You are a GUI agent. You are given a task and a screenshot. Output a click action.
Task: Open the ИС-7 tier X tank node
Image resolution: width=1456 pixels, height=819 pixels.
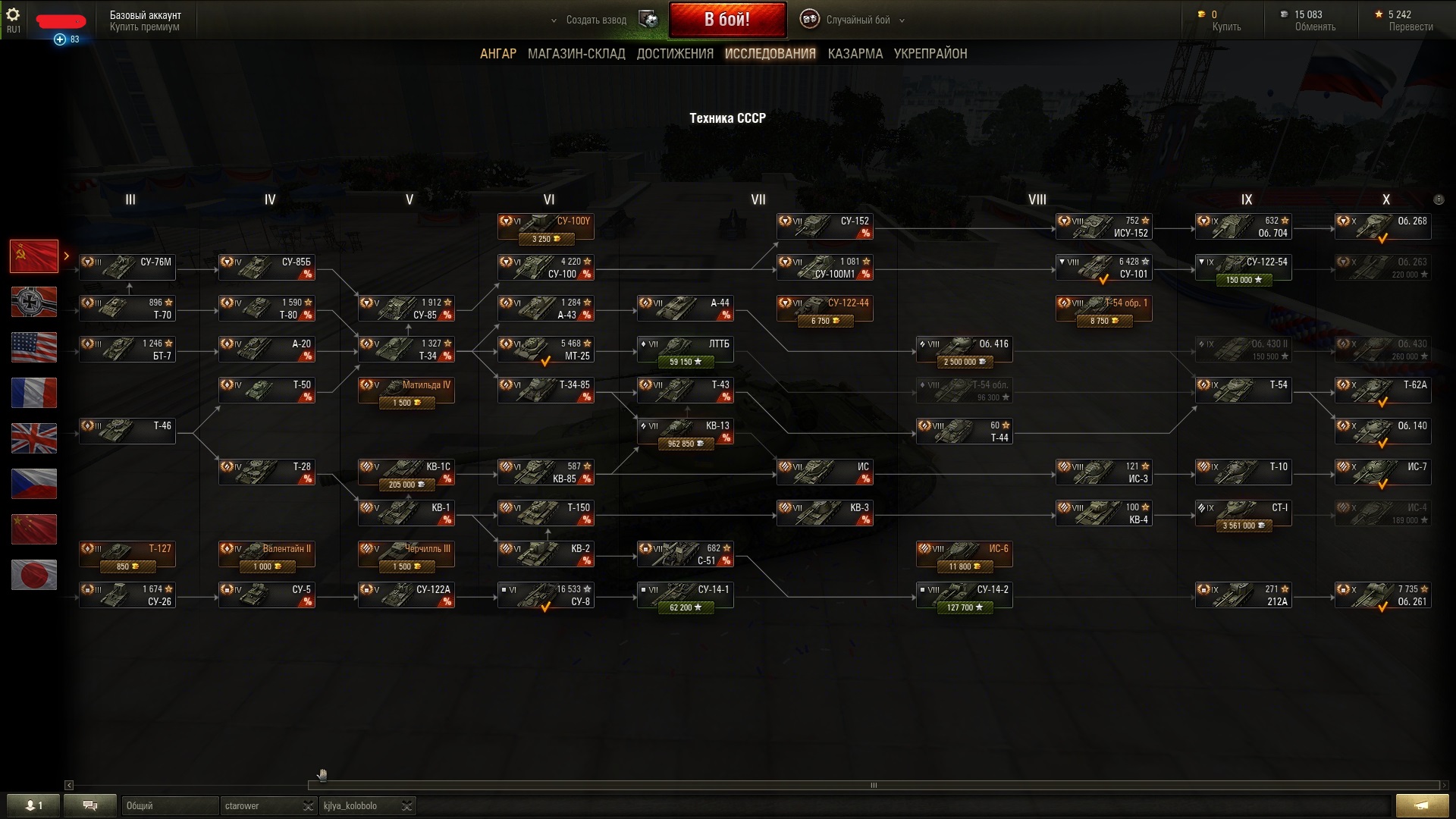1382,472
